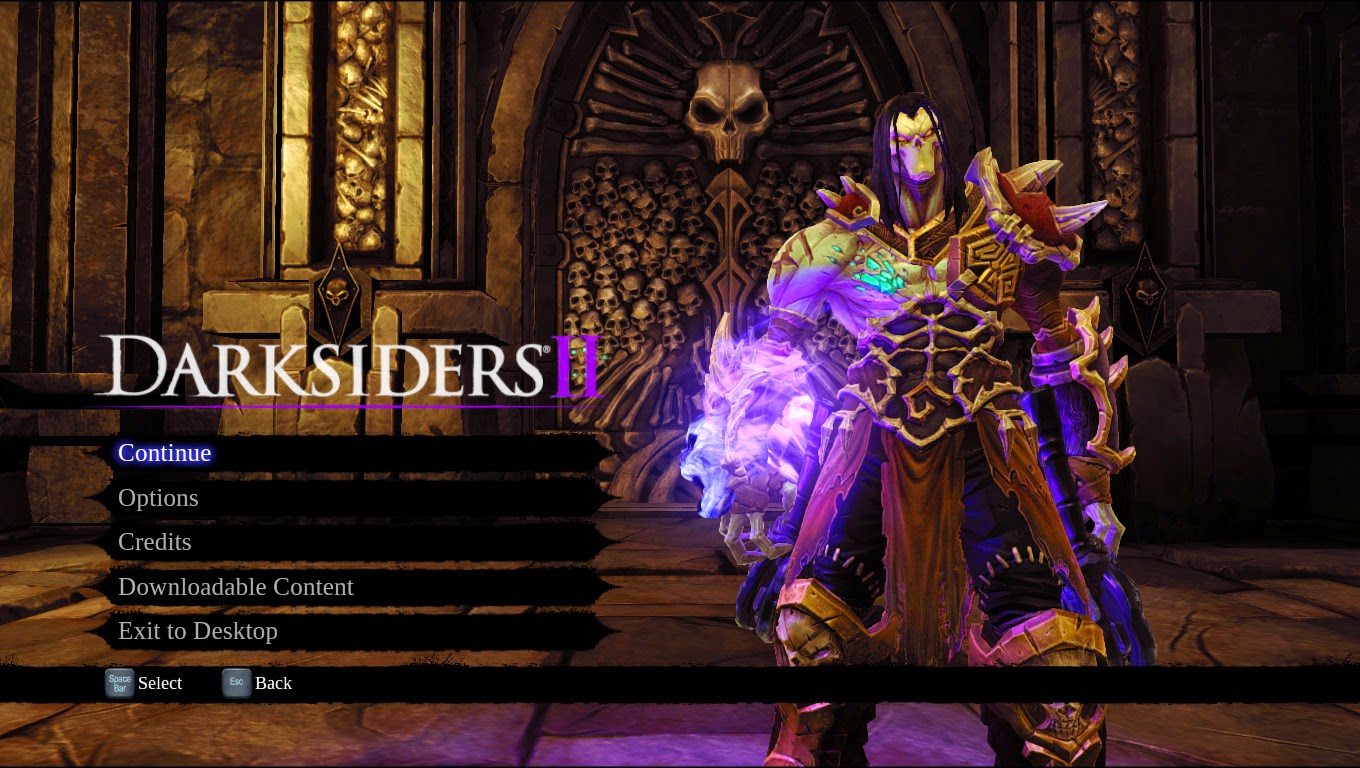
Task: Choose Exit to Desktop
Action: 198,631
